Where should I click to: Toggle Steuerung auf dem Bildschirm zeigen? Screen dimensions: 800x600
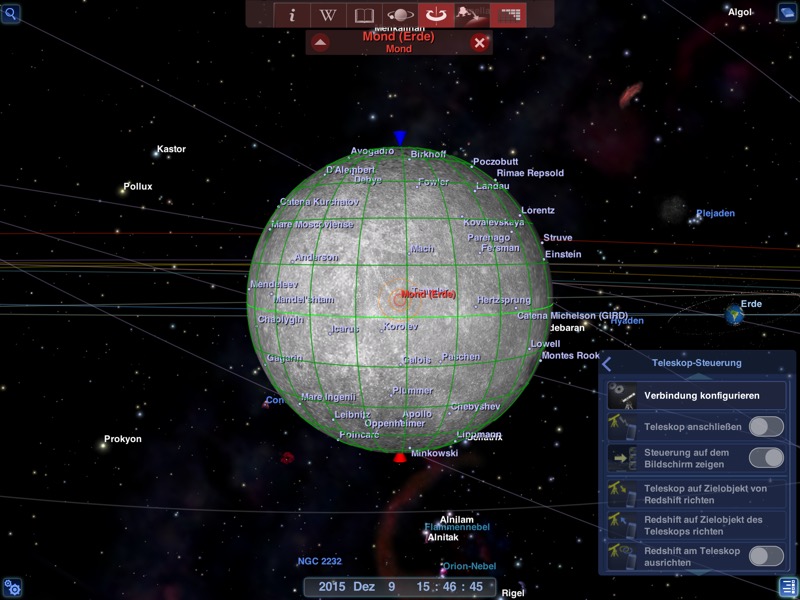point(766,458)
